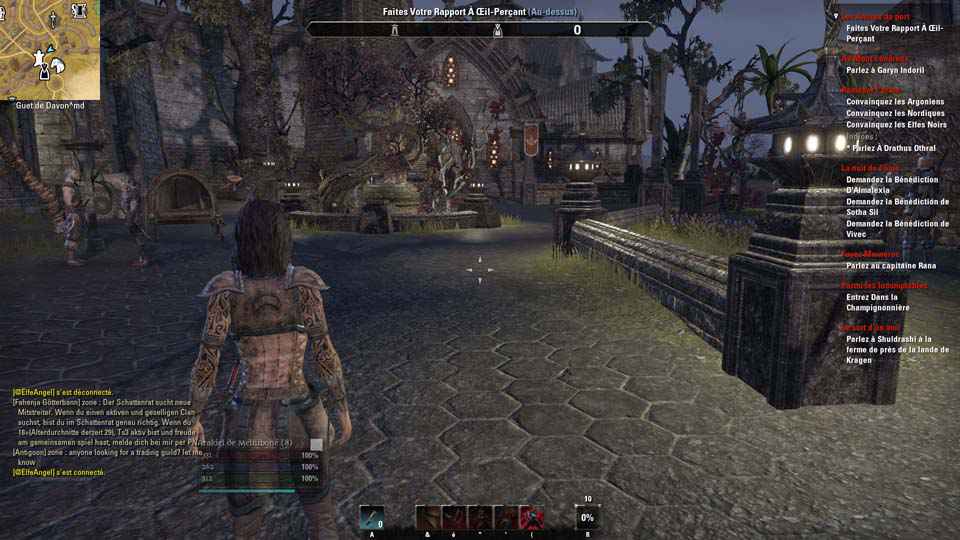Image resolution: width=960 pixels, height=540 pixels.
Task: Select the 'Parlez au capitaine Rana' quest
Action: click(892, 266)
